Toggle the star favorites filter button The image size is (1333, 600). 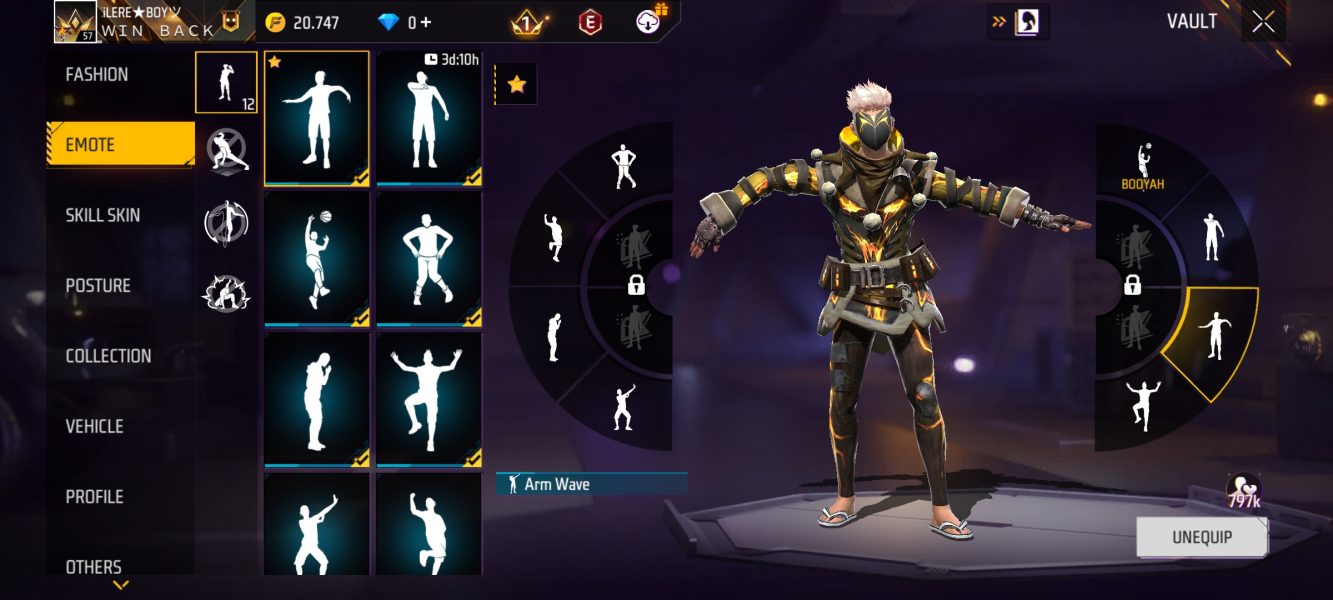click(x=516, y=85)
